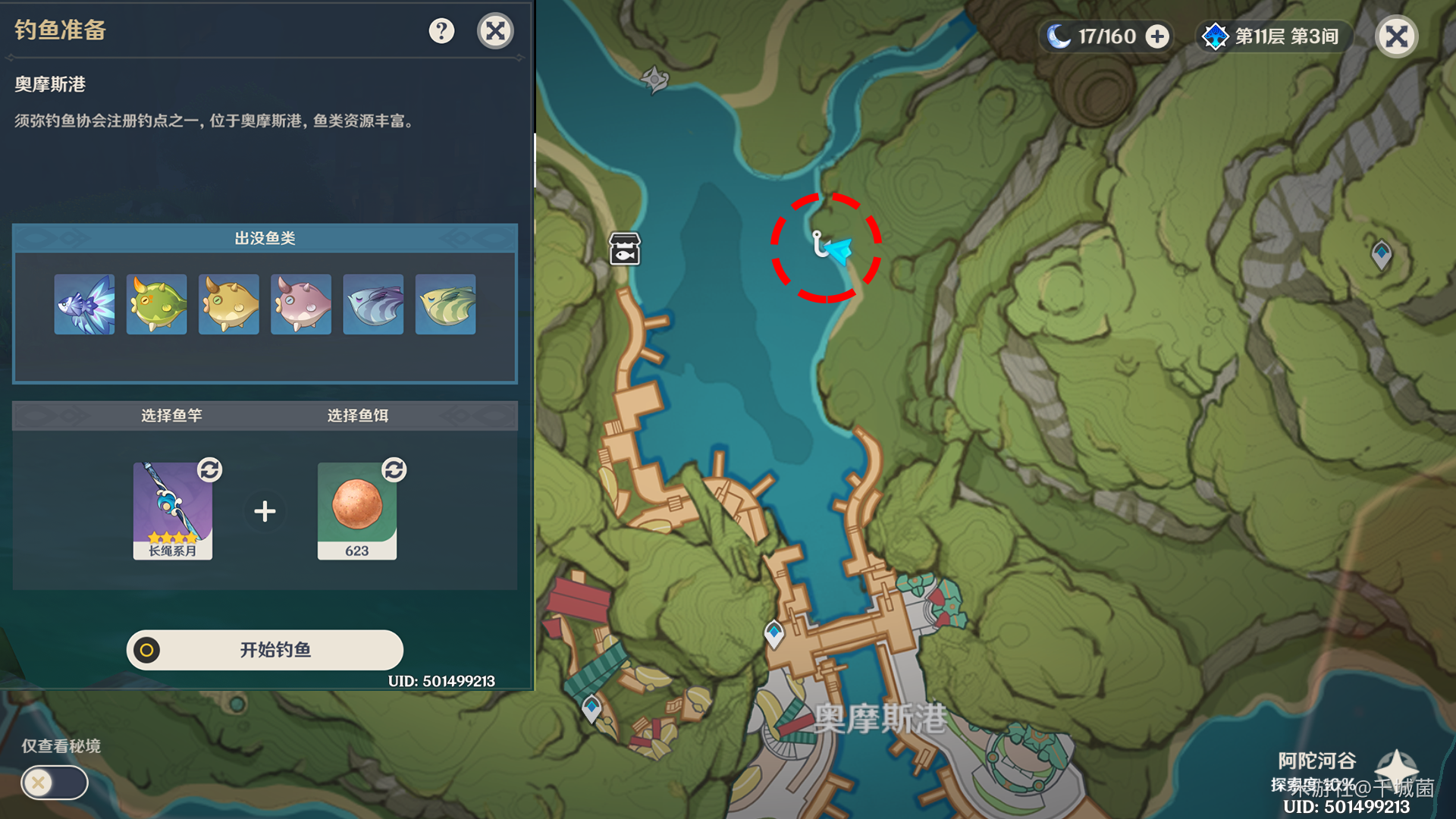
Task: Swap the 长绳系月 fishing rod
Action: 209,470
